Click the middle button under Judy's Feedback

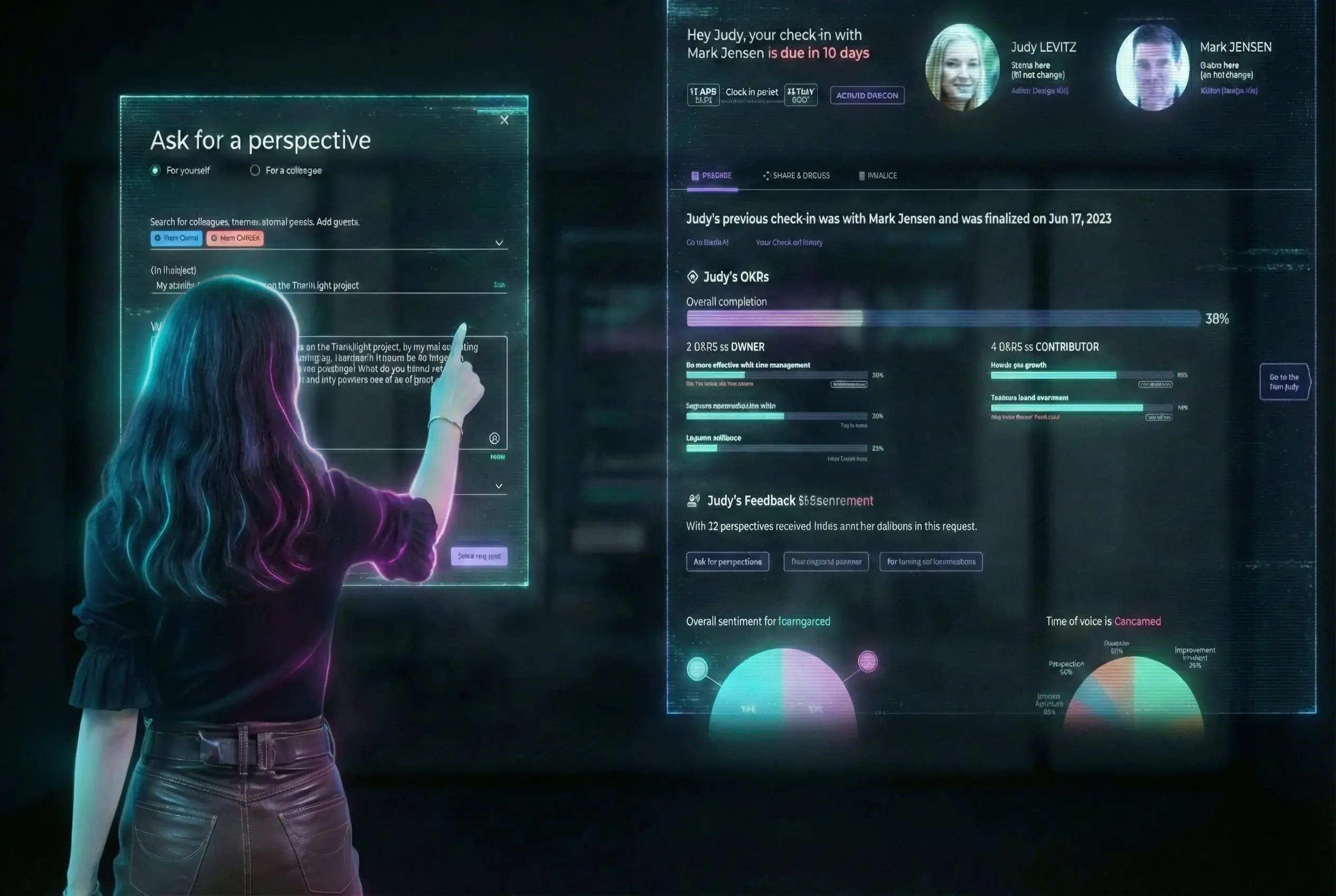pyautogui.click(x=825, y=562)
